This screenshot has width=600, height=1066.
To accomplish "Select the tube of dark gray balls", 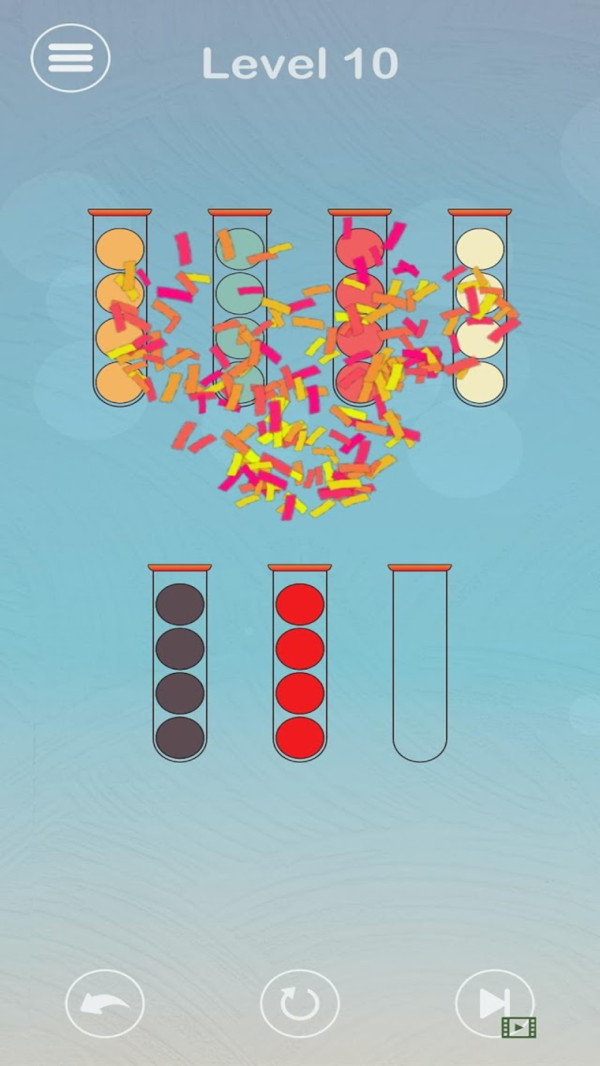I will (x=180, y=665).
